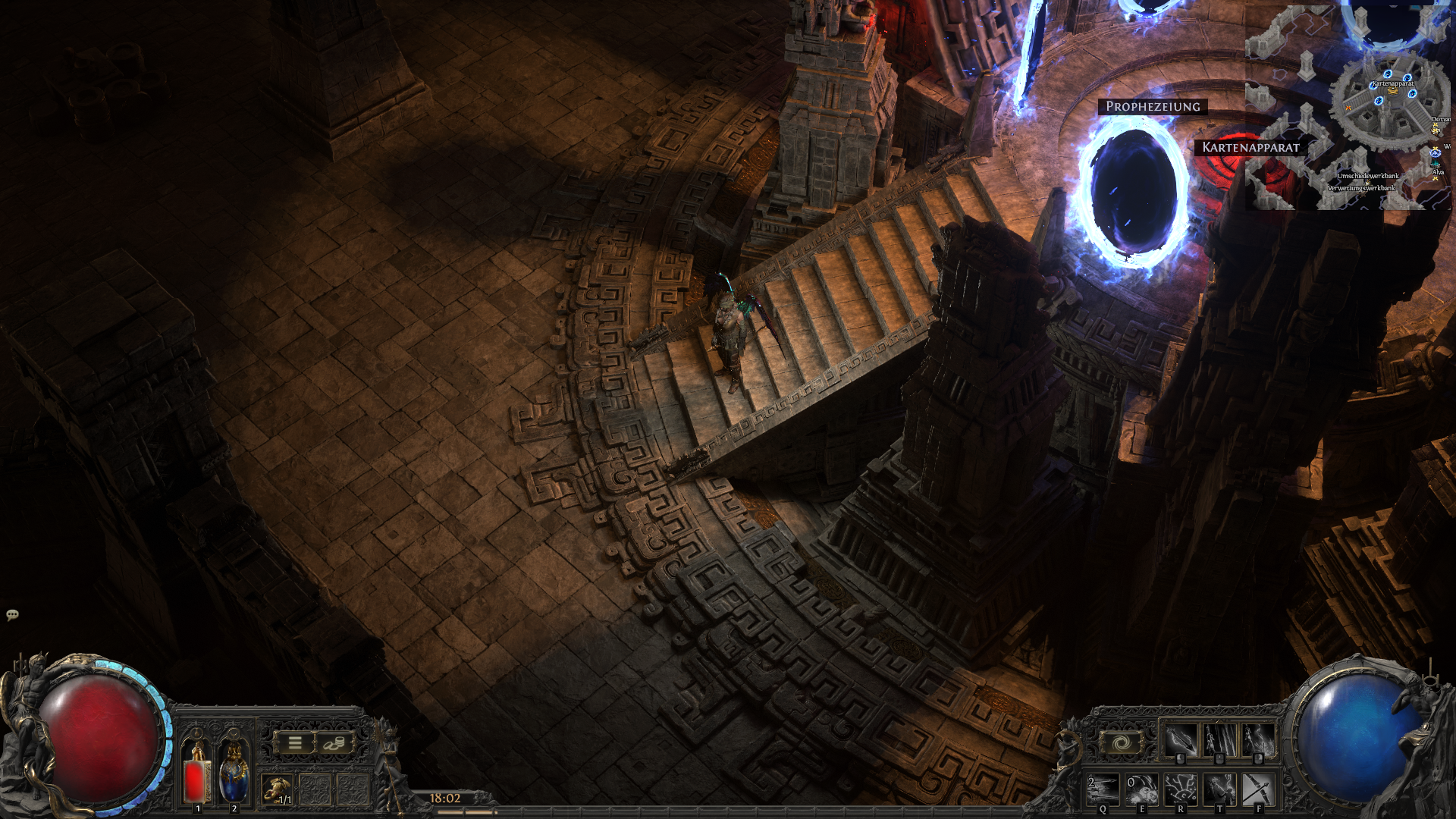Open the menu button with three lines
1456x819 pixels.
click(295, 743)
